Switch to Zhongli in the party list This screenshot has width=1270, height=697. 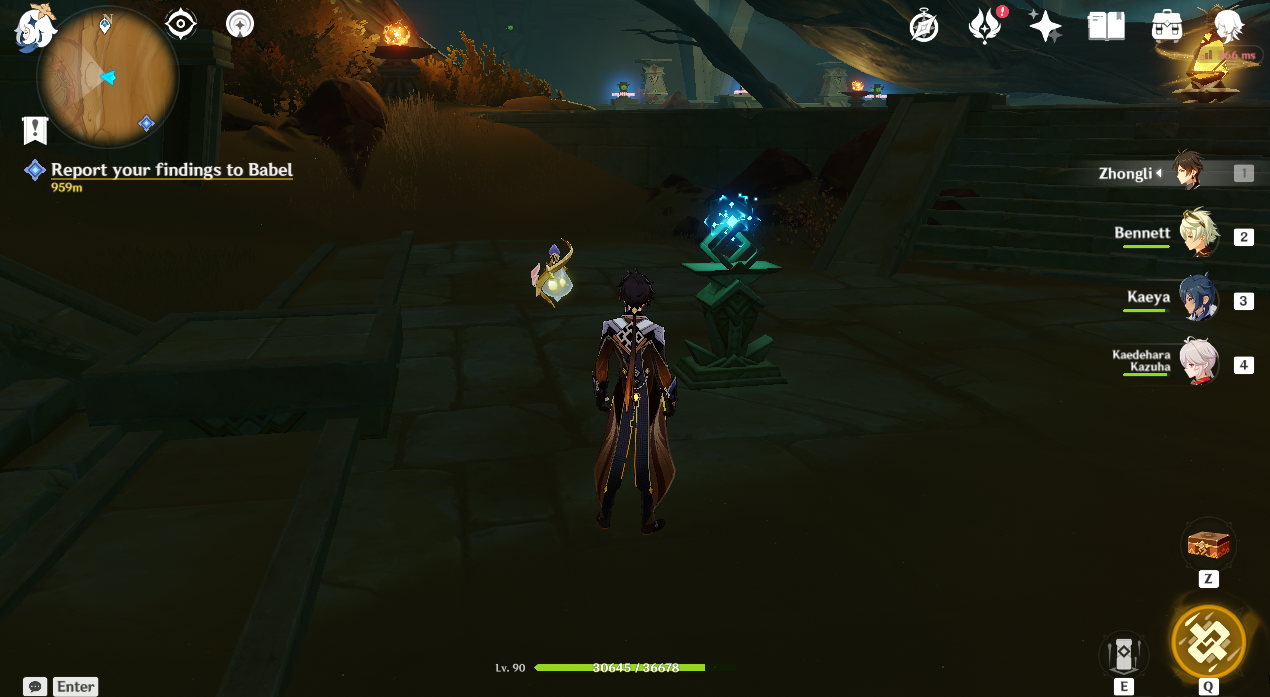tap(1189, 173)
